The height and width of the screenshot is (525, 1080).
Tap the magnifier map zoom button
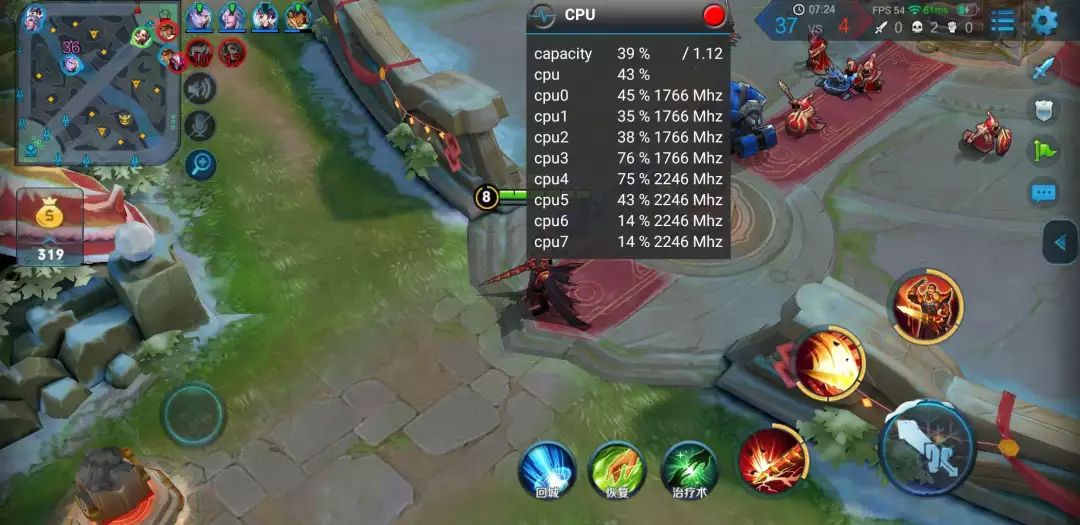pyautogui.click(x=200, y=164)
